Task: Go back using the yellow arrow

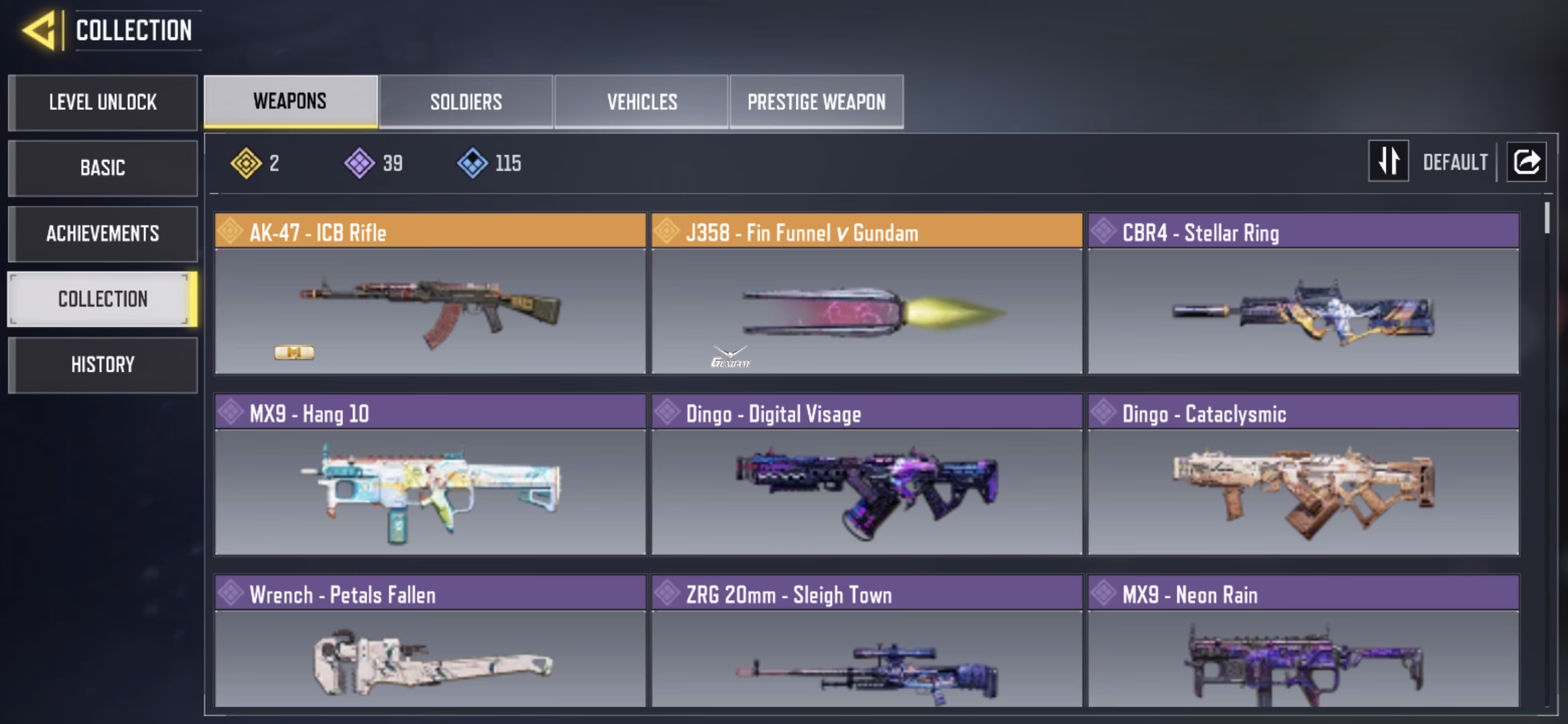Action: (x=39, y=31)
